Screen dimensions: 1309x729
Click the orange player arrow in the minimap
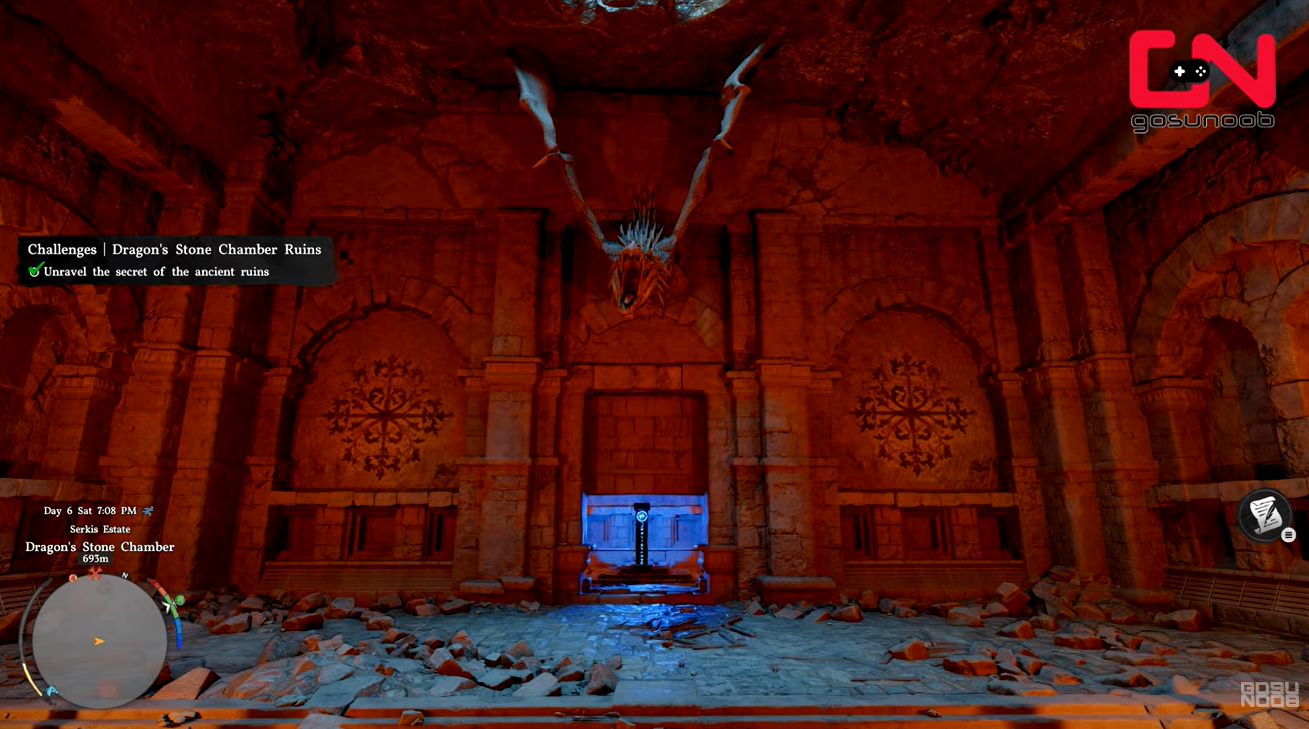97,641
